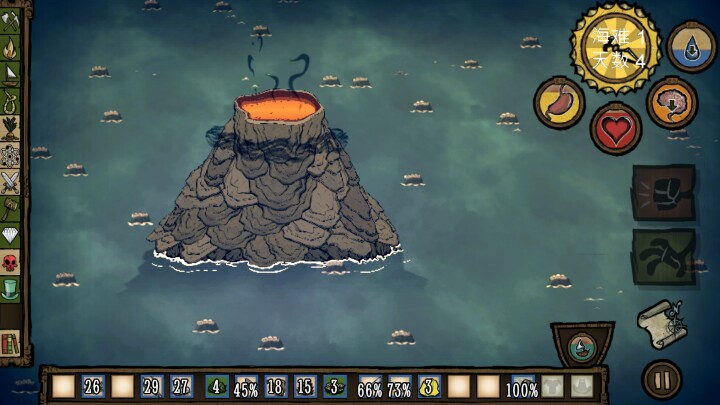This screenshot has width=720, height=405.
Task: Open the Books crafting tab
Action: [x=11, y=343]
